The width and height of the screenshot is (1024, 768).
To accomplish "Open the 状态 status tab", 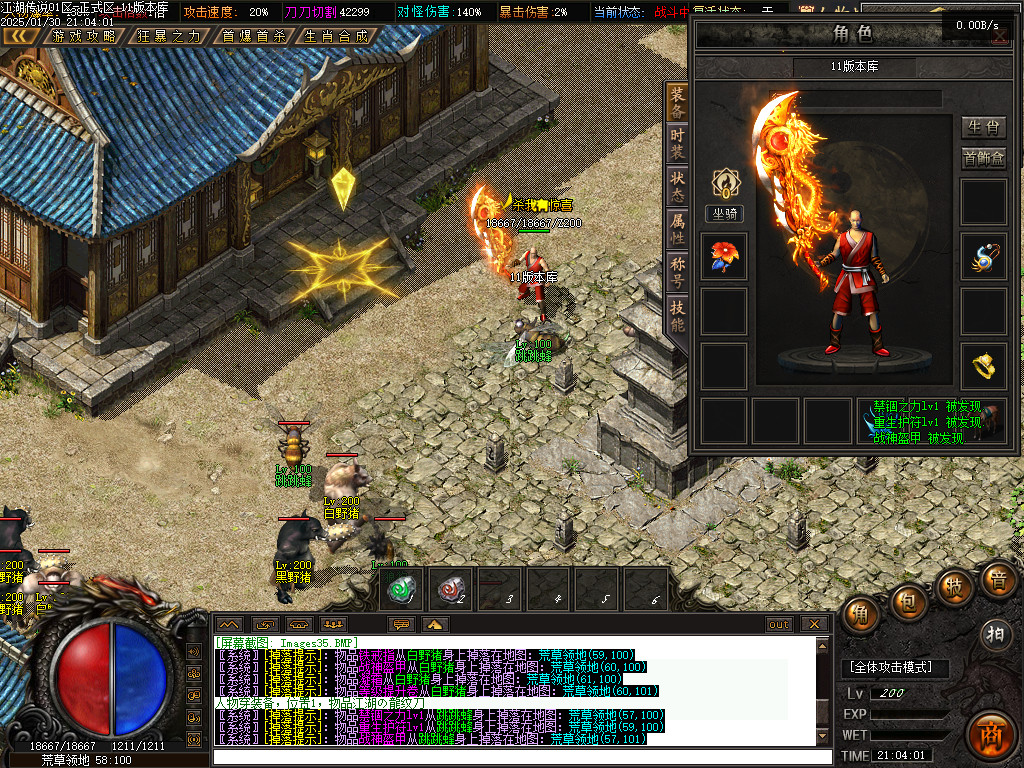I will pos(678,184).
